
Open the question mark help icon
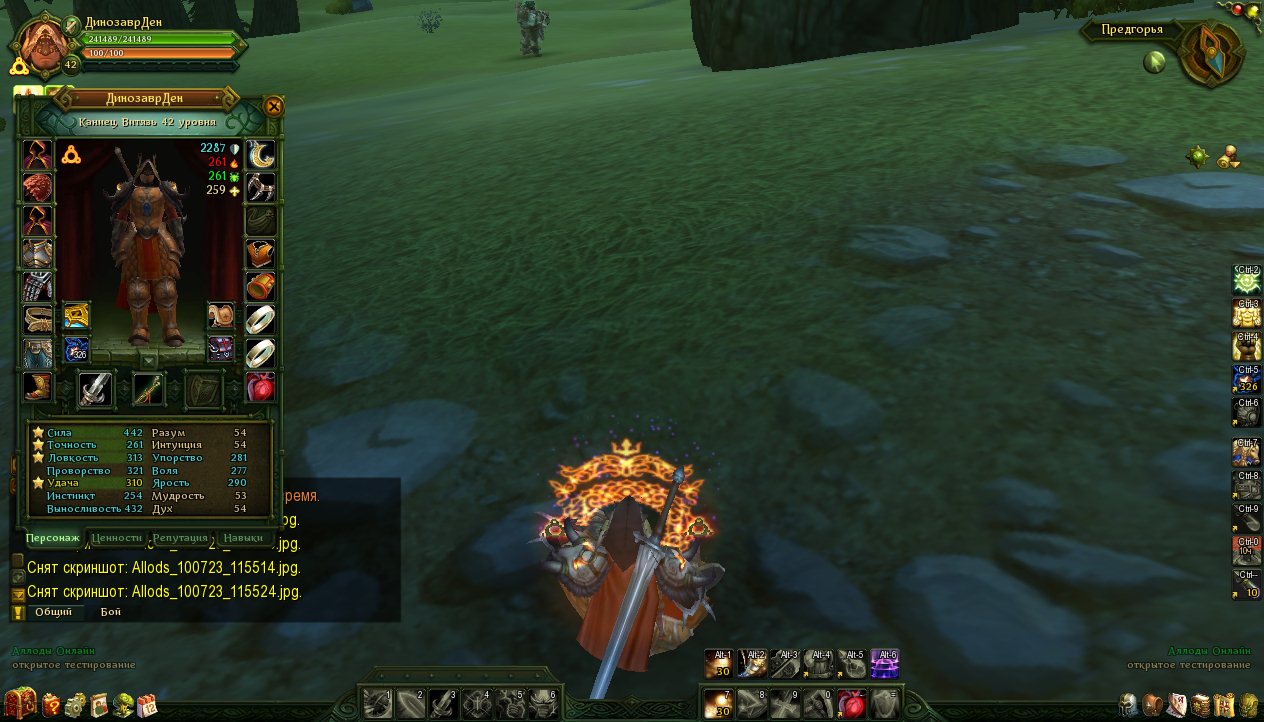pyautogui.click(x=51, y=704)
